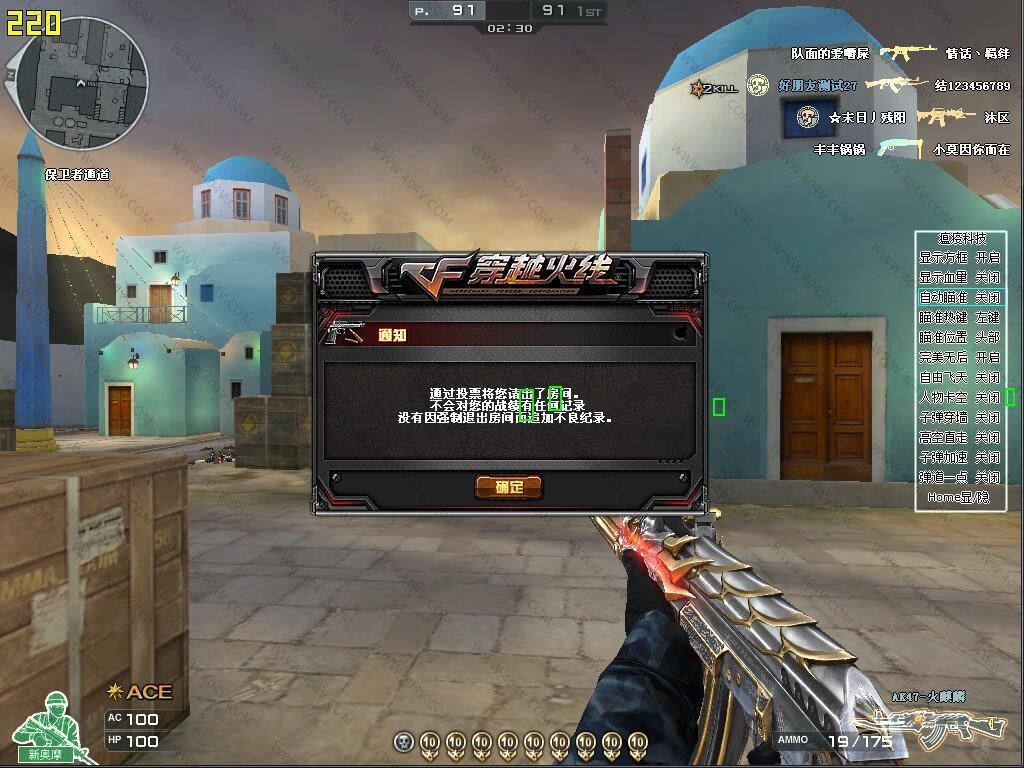The height and width of the screenshot is (768, 1024).
Task: Toggle the 弹道一点 option
Action: (x=959, y=477)
